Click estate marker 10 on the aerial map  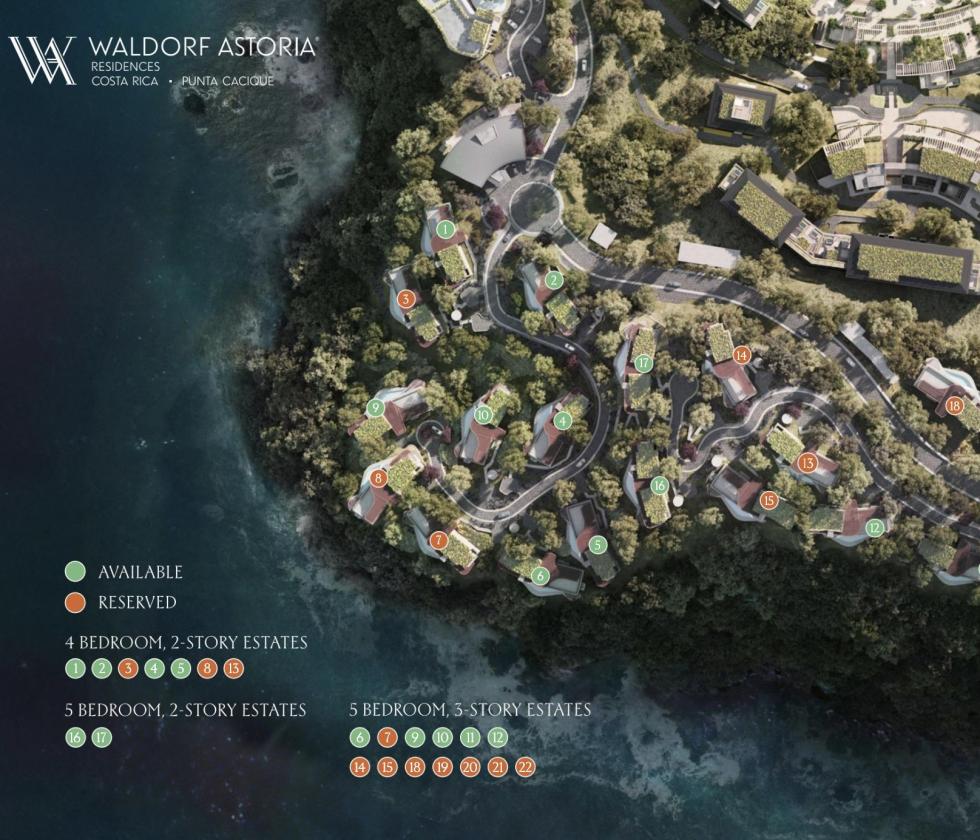click(x=484, y=414)
